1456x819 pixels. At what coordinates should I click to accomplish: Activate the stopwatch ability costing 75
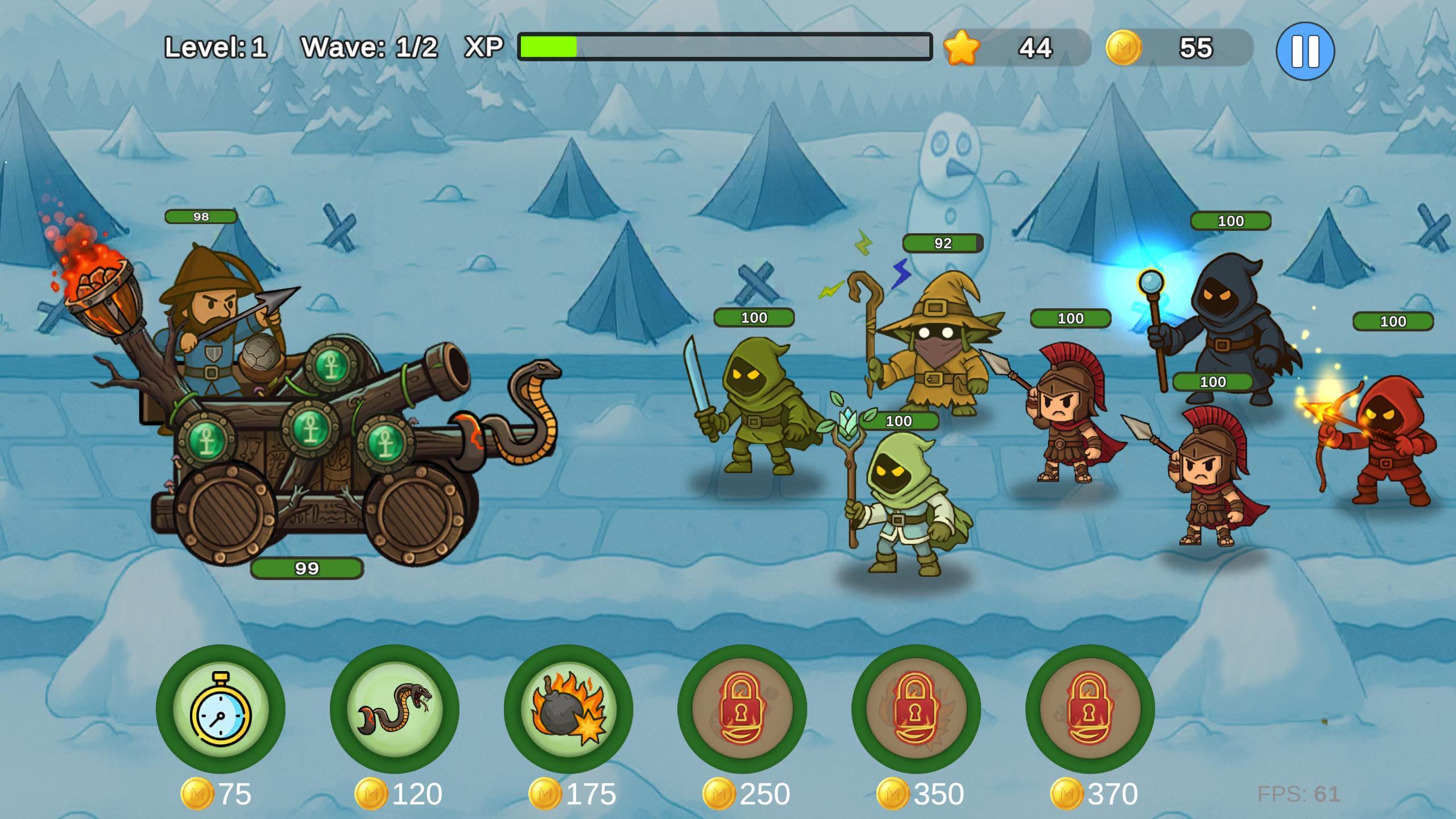click(221, 709)
